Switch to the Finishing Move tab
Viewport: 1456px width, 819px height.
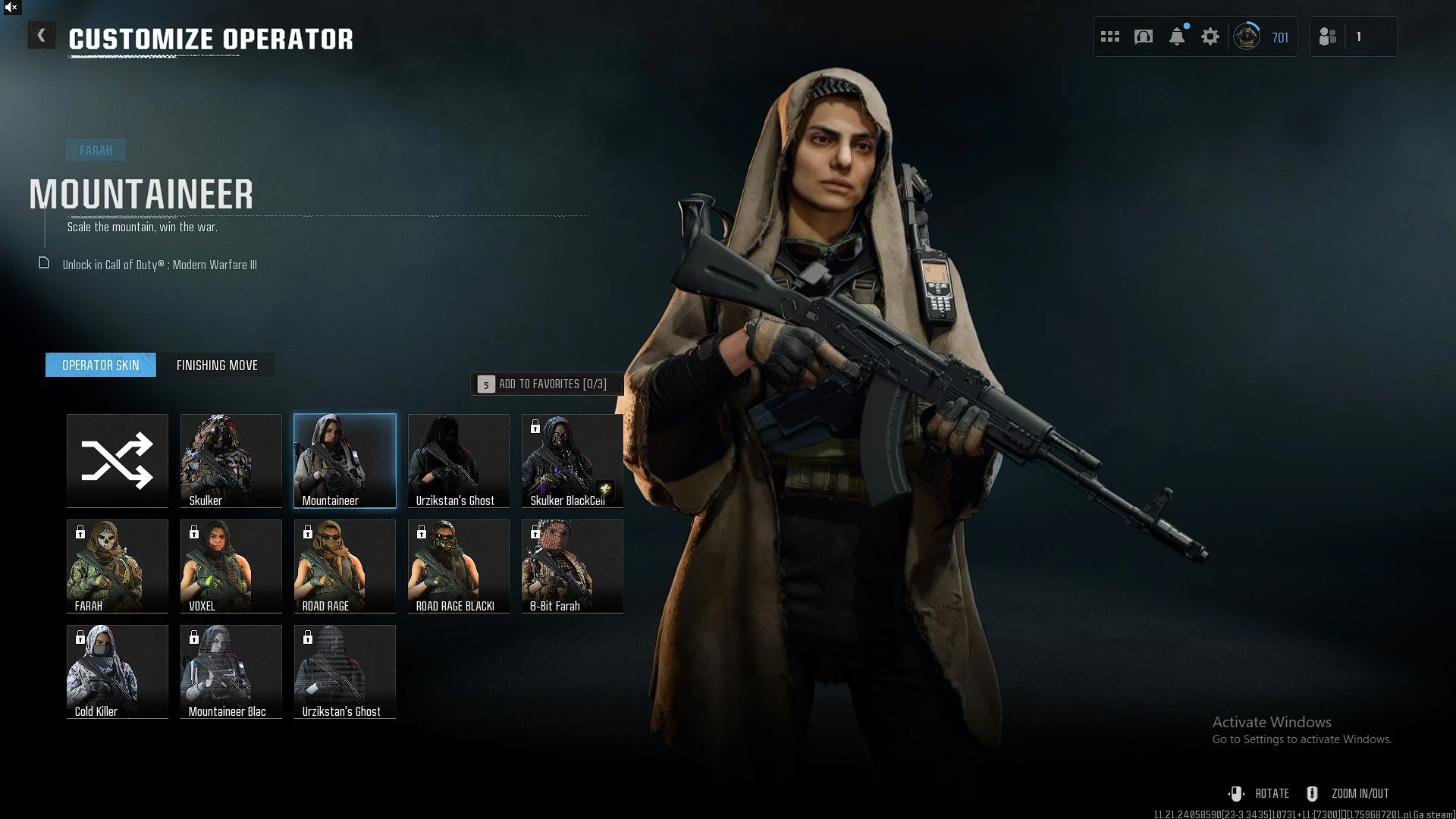(217, 366)
